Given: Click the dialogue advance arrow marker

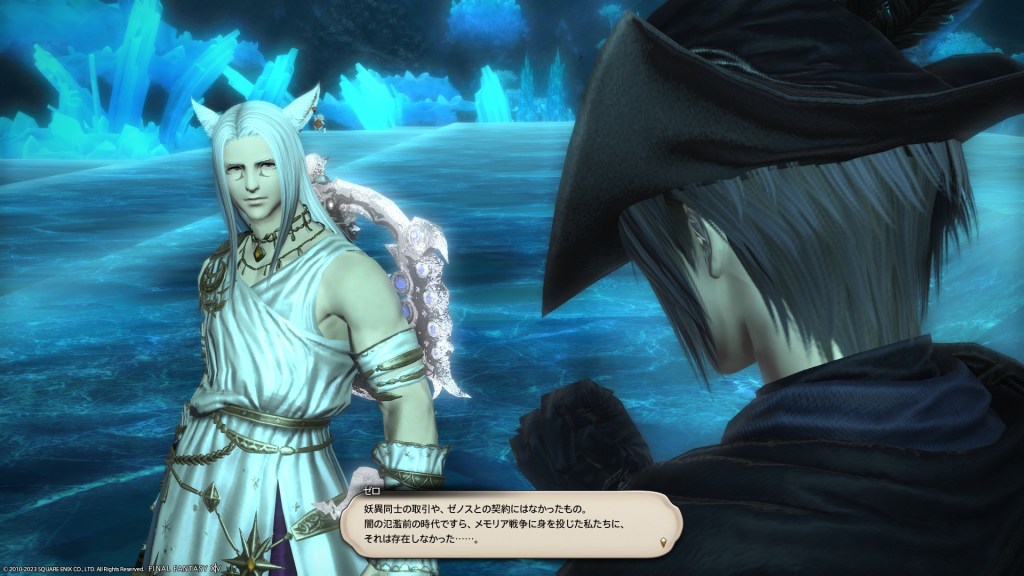Looking at the screenshot, I should pos(665,543).
